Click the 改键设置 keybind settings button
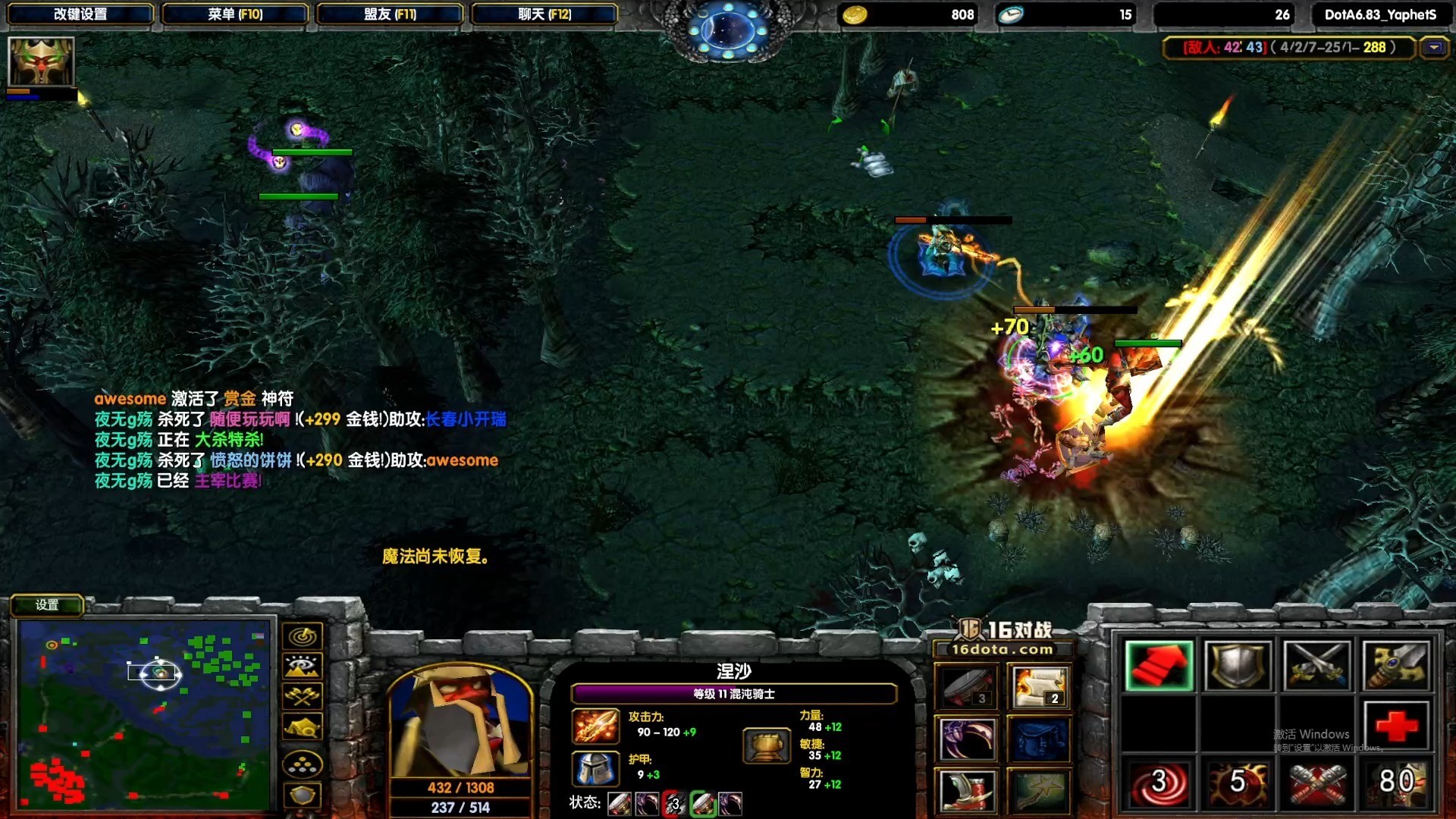1456x819 pixels. (81, 13)
